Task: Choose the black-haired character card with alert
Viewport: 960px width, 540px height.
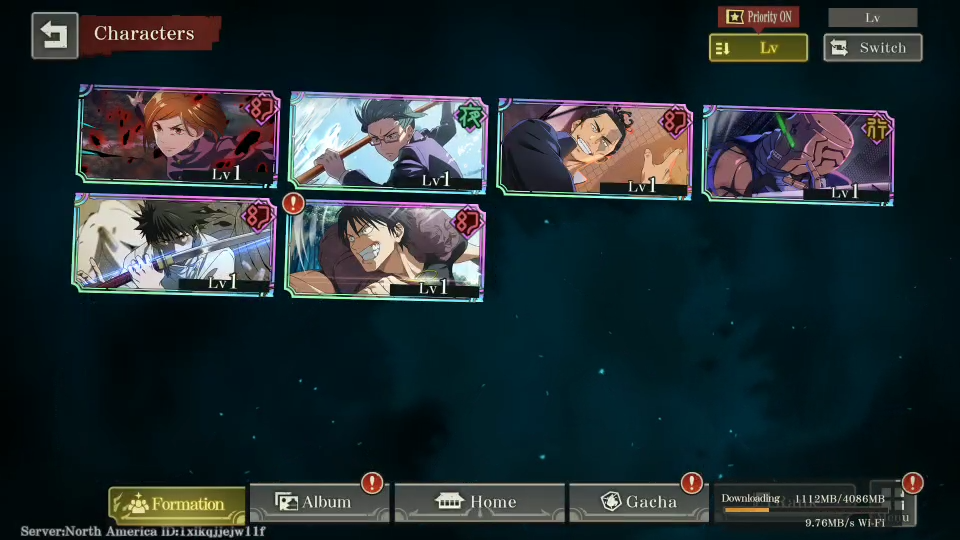Action: point(385,250)
